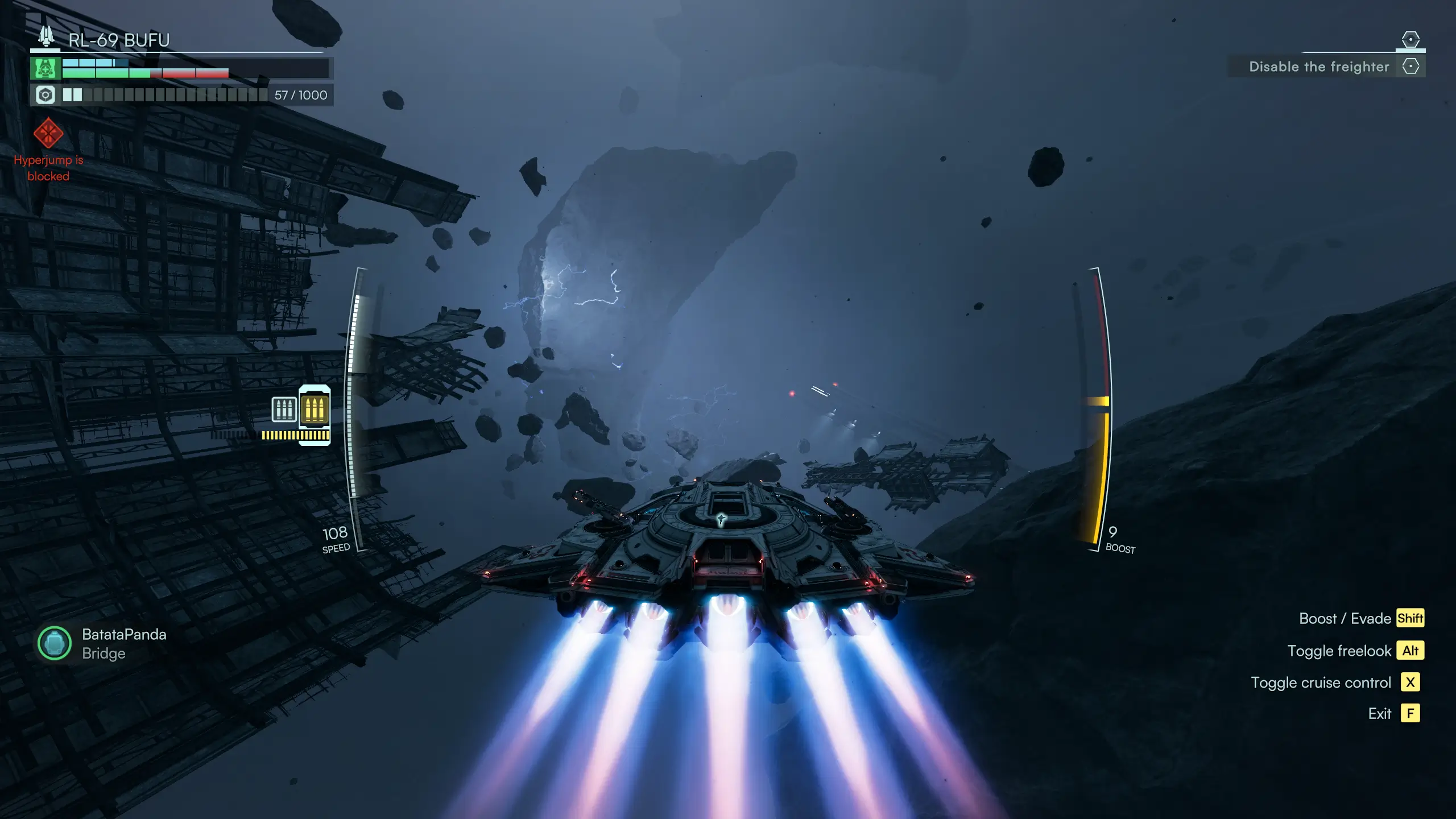Select the highlighted yellow ammo weapon slot
Screen dimensions: 1456x819
click(315, 408)
